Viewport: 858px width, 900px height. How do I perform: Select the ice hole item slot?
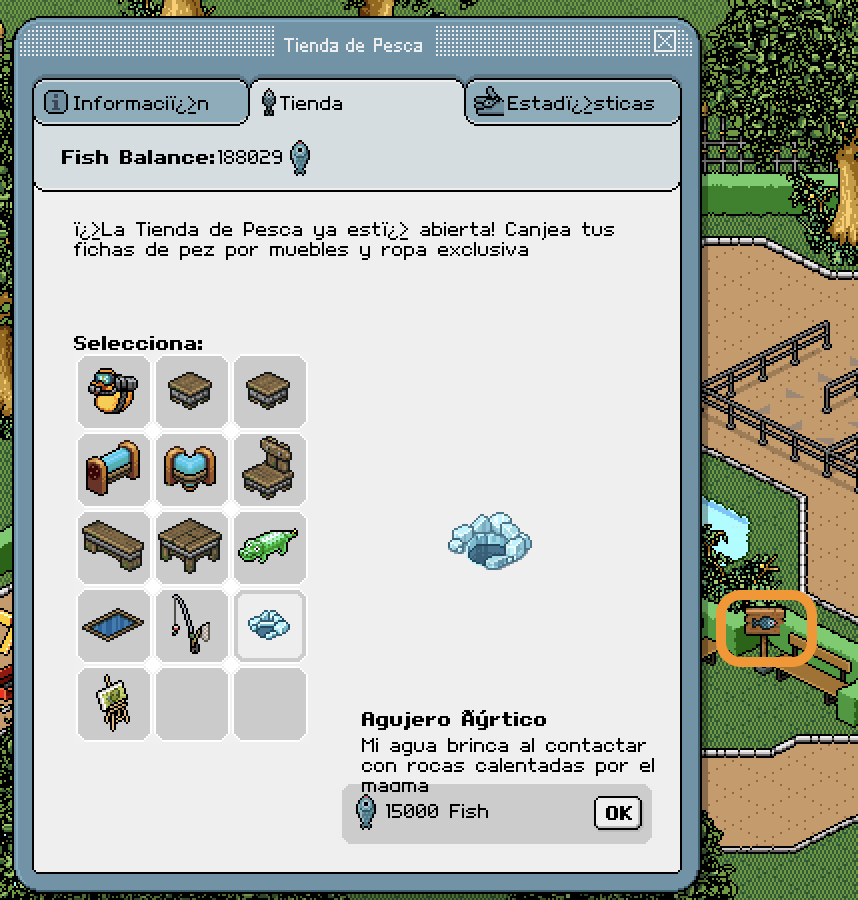point(269,625)
